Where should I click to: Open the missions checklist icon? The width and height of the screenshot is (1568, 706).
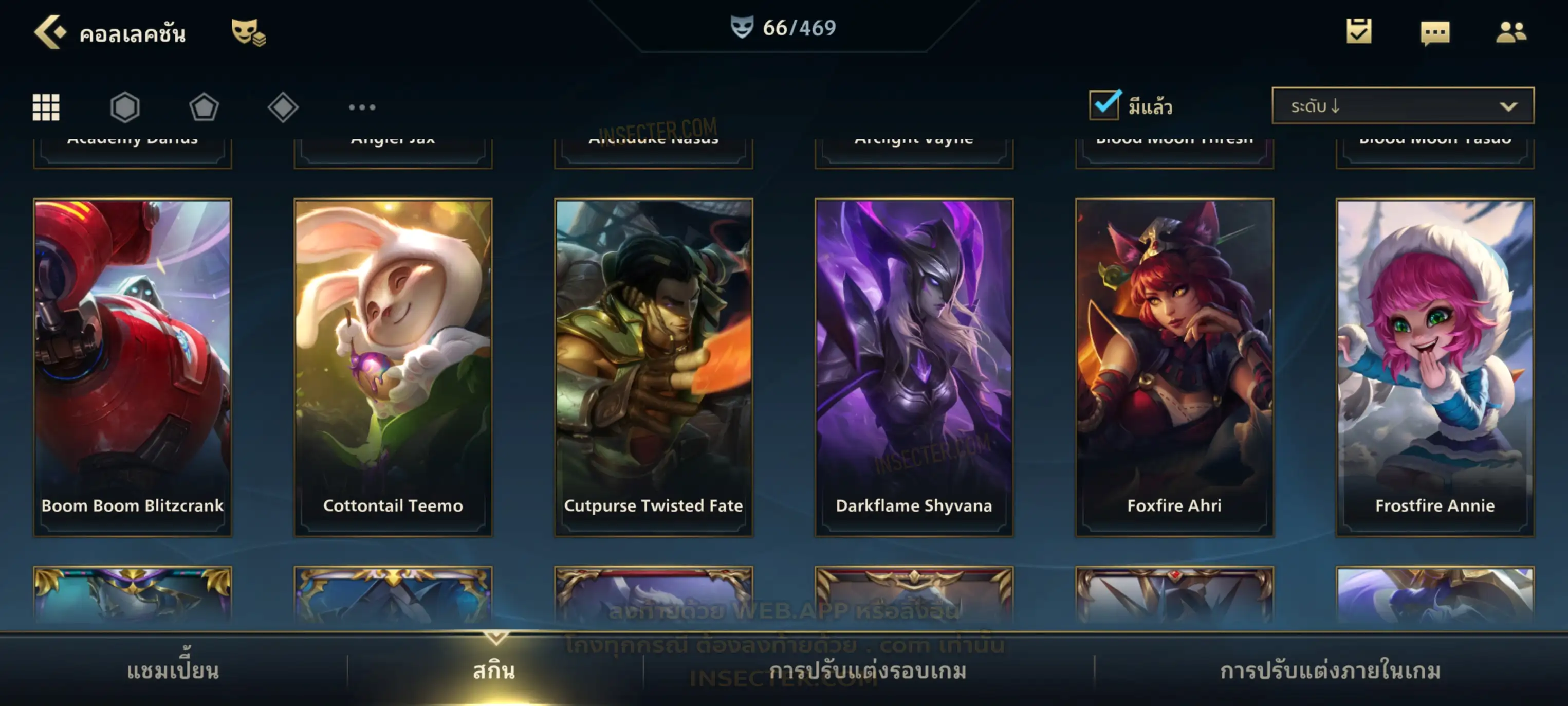pyautogui.click(x=1359, y=31)
